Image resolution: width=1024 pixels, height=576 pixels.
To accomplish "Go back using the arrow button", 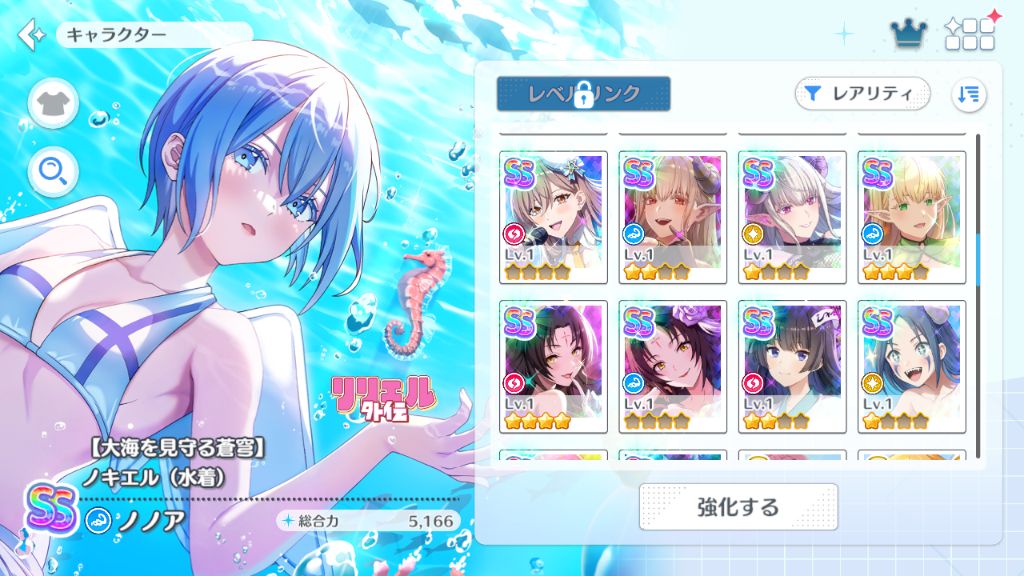I will (32, 35).
